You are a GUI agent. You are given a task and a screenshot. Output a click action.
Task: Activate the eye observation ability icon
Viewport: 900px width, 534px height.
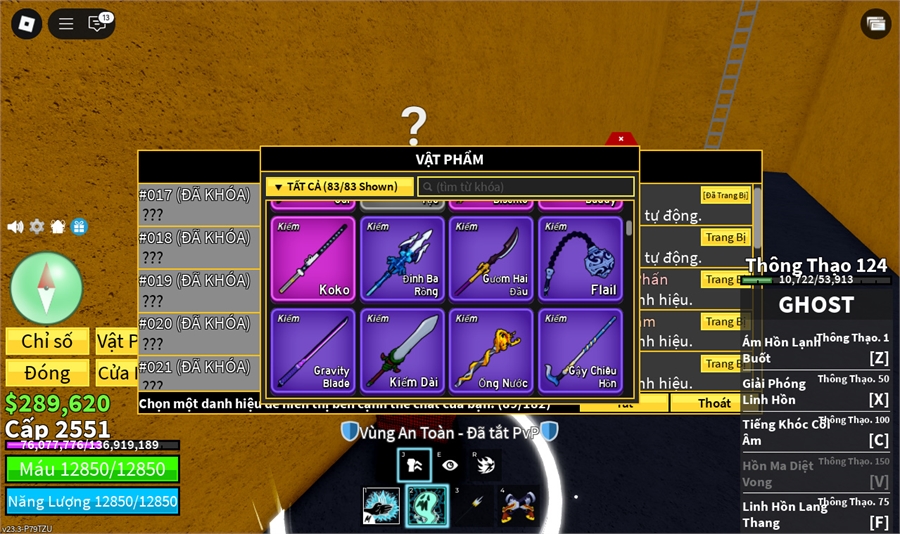(x=450, y=465)
